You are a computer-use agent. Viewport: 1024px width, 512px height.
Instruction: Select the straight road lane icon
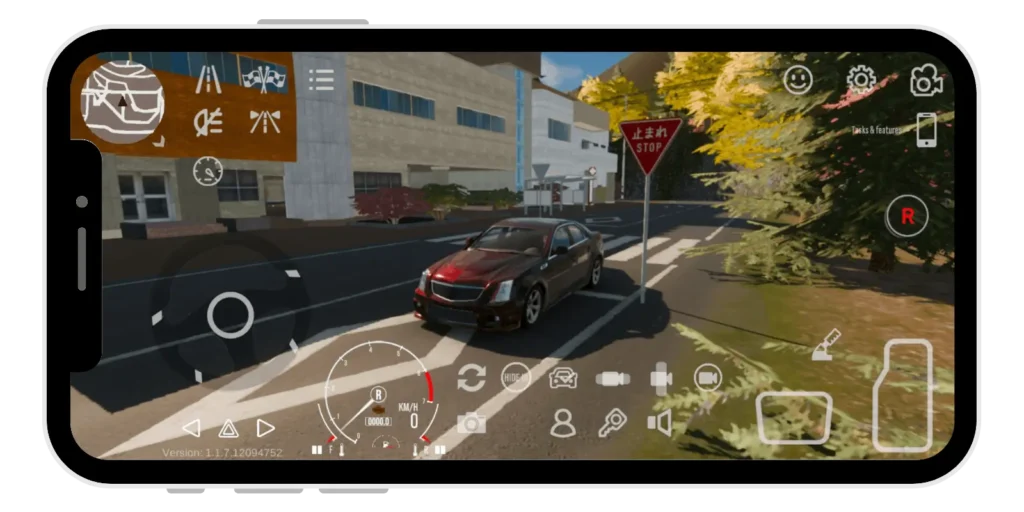click(x=208, y=79)
